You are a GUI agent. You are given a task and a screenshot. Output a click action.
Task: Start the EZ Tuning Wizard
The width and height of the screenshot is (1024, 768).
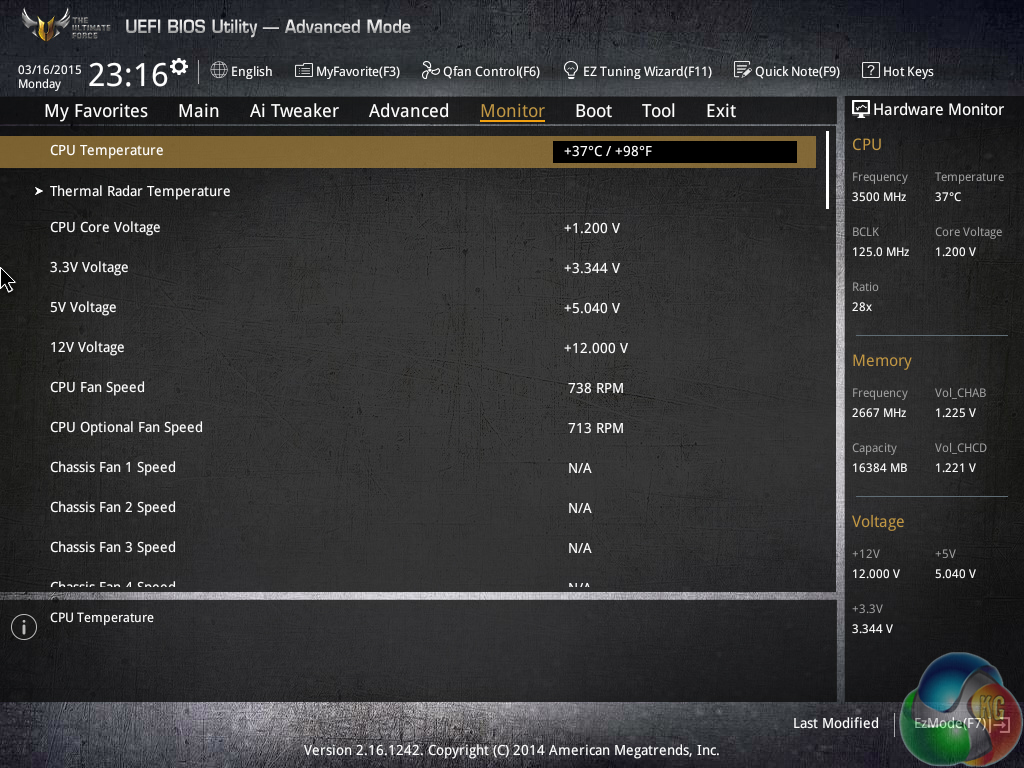pyautogui.click(x=637, y=71)
